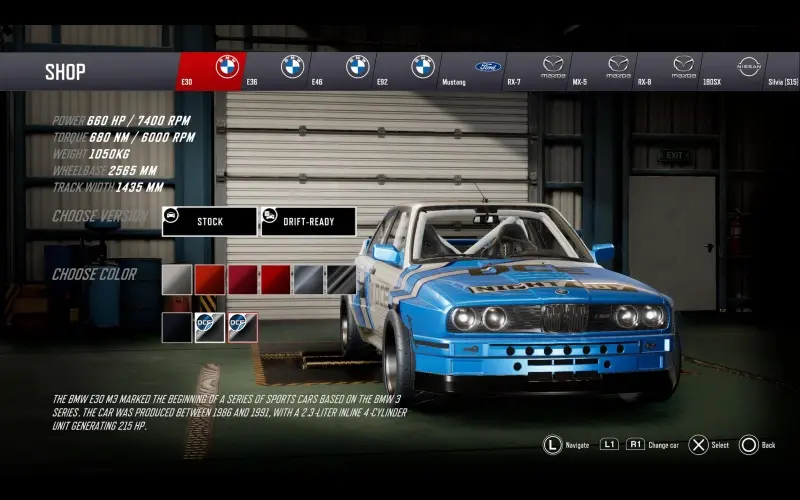Choose the dark navy color swatch

tap(177, 327)
